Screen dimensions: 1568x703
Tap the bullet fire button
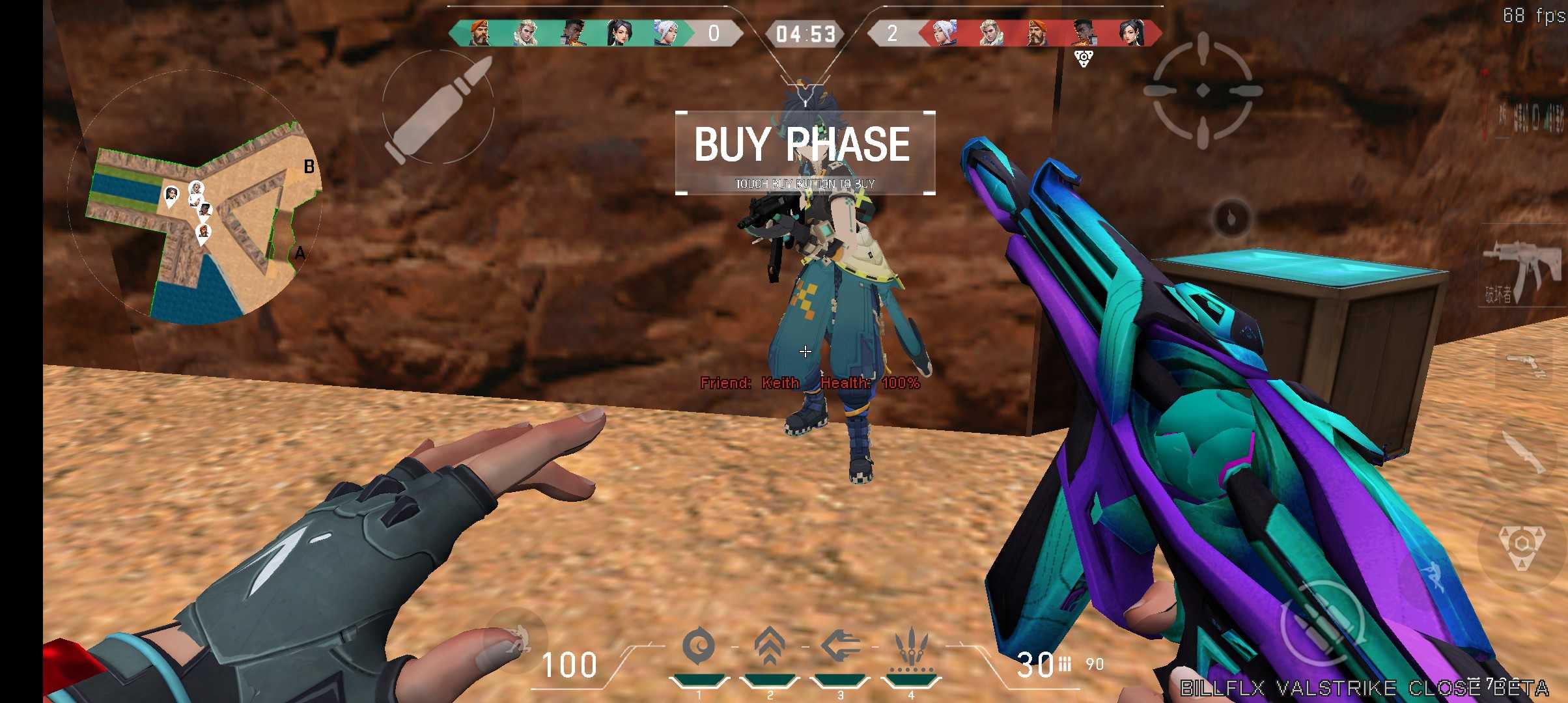pyautogui.click(x=438, y=107)
